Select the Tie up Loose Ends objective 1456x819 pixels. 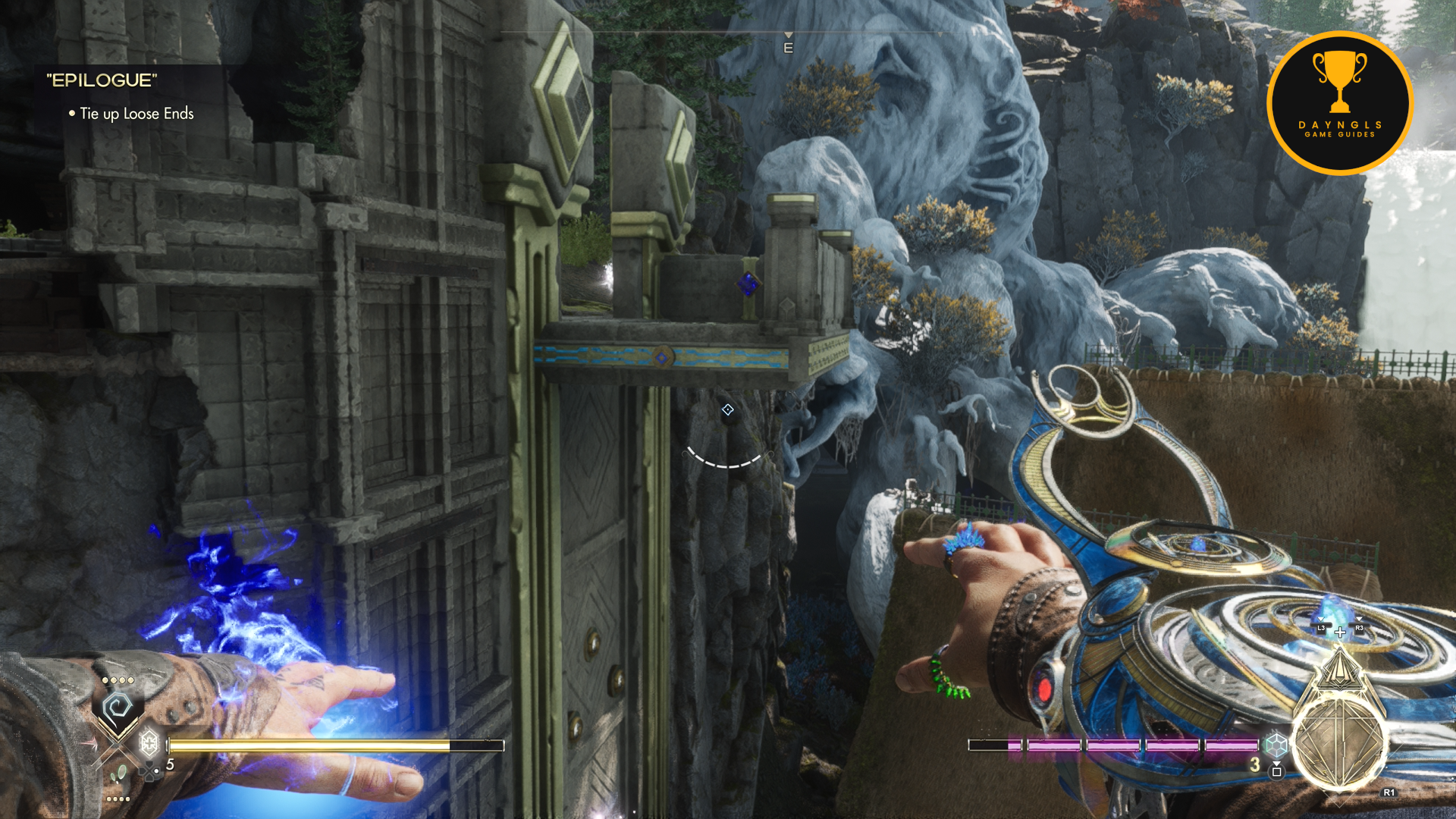(x=136, y=114)
